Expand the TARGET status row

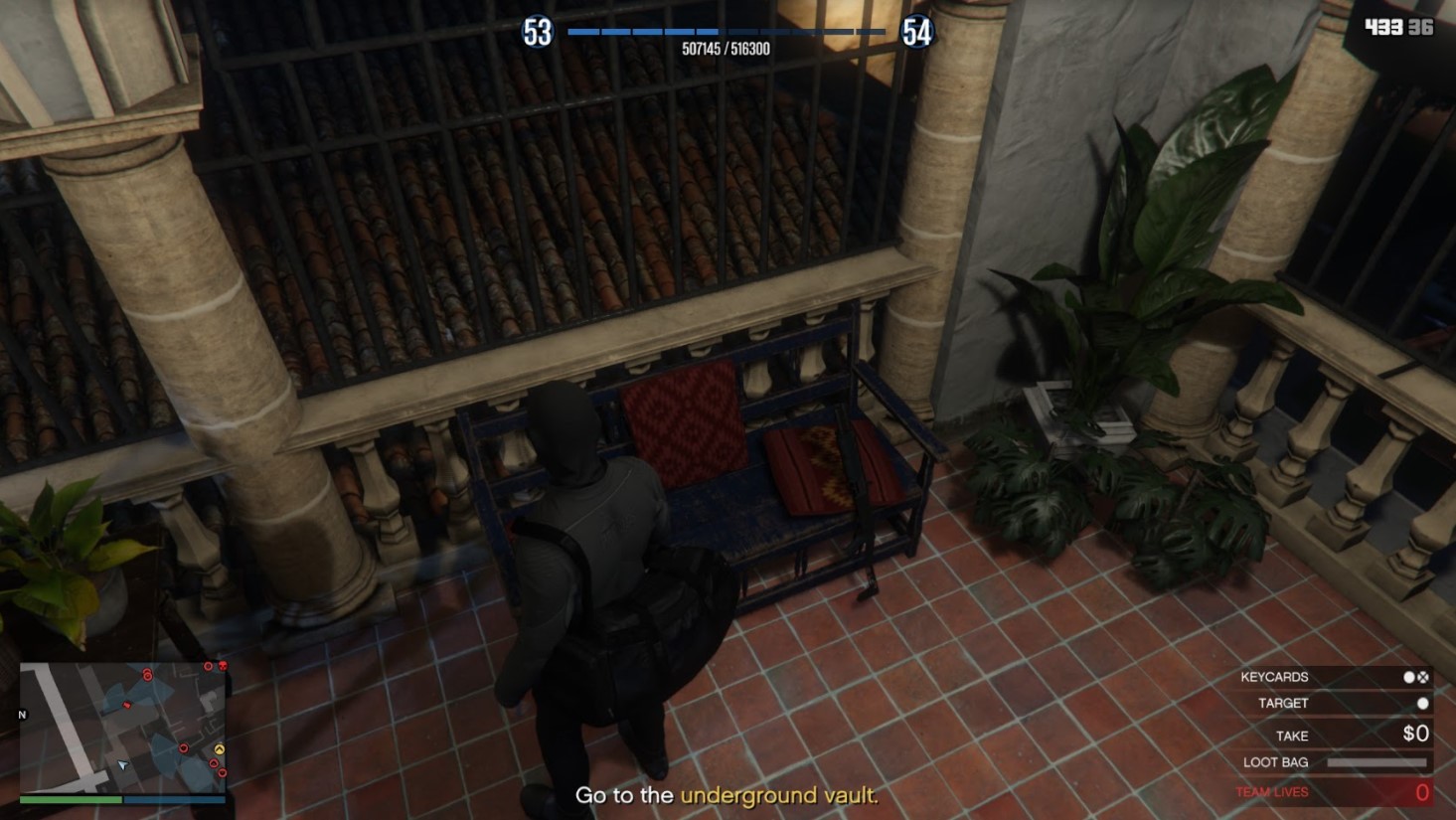[1284, 703]
